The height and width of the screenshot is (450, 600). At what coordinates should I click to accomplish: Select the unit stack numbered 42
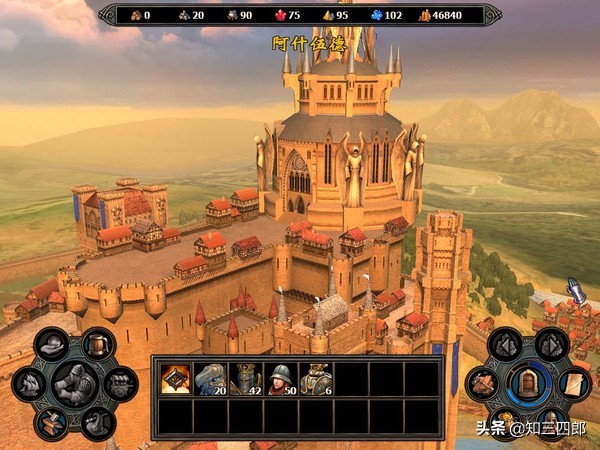point(246,378)
